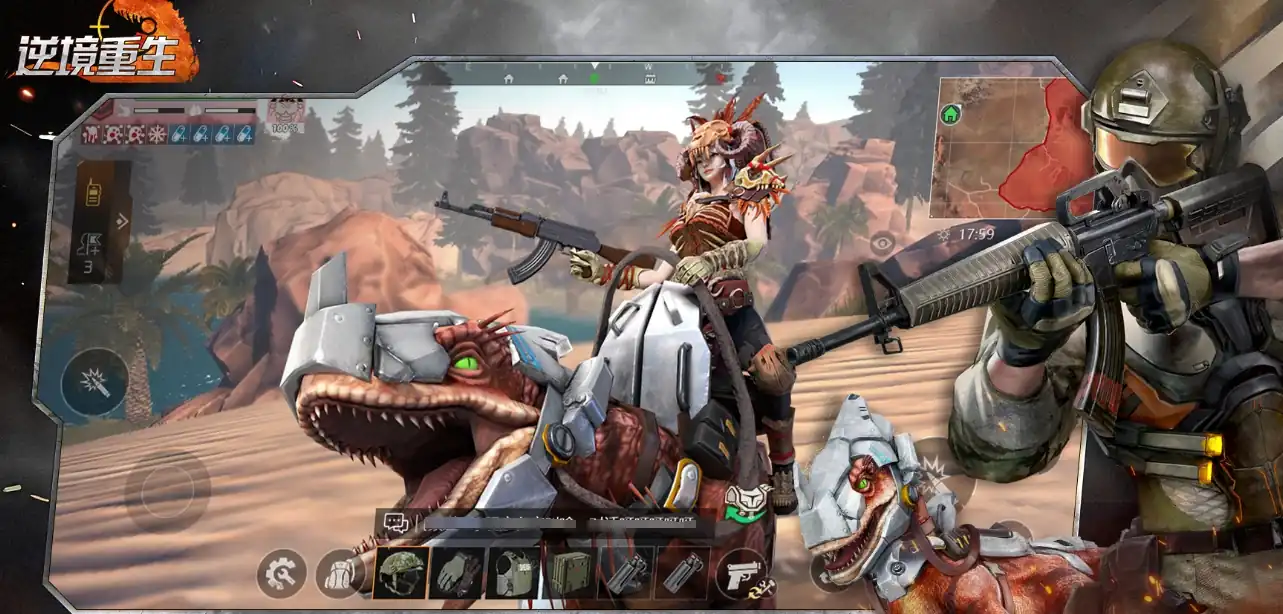Tap the left-side bullet fire button
The image size is (1283, 614).
click(x=94, y=382)
